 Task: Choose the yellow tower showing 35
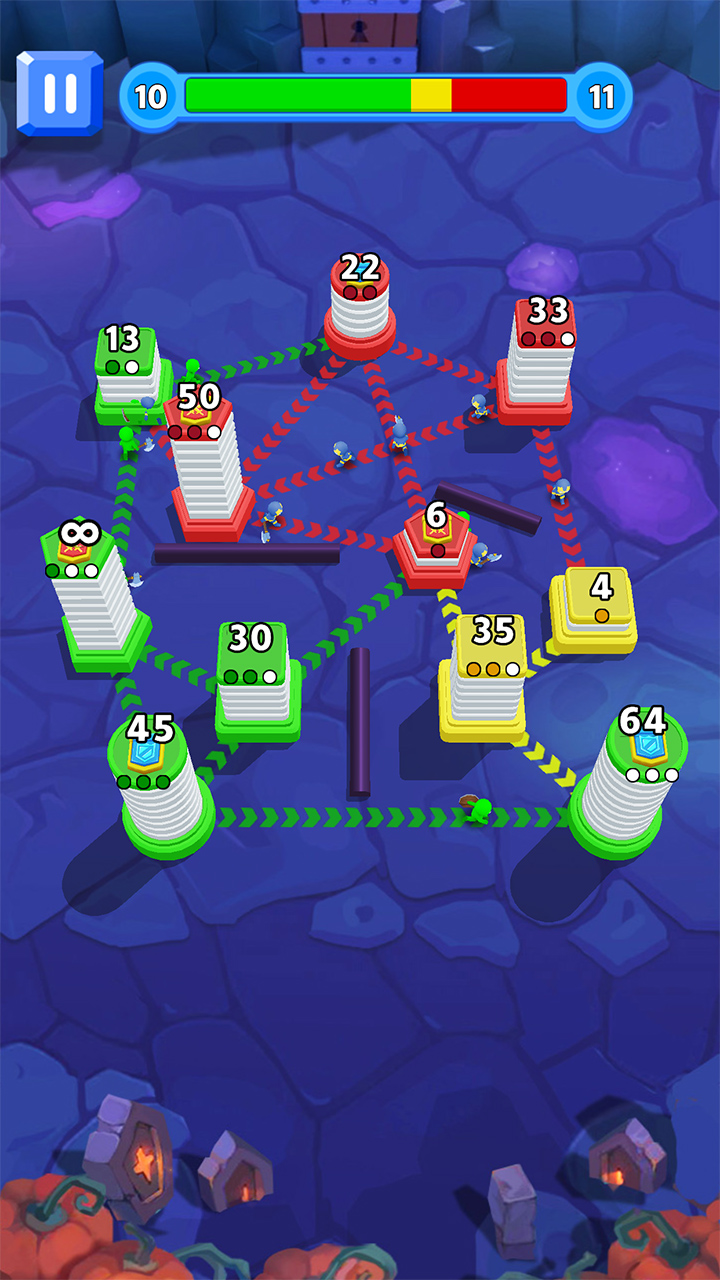[486, 679]
